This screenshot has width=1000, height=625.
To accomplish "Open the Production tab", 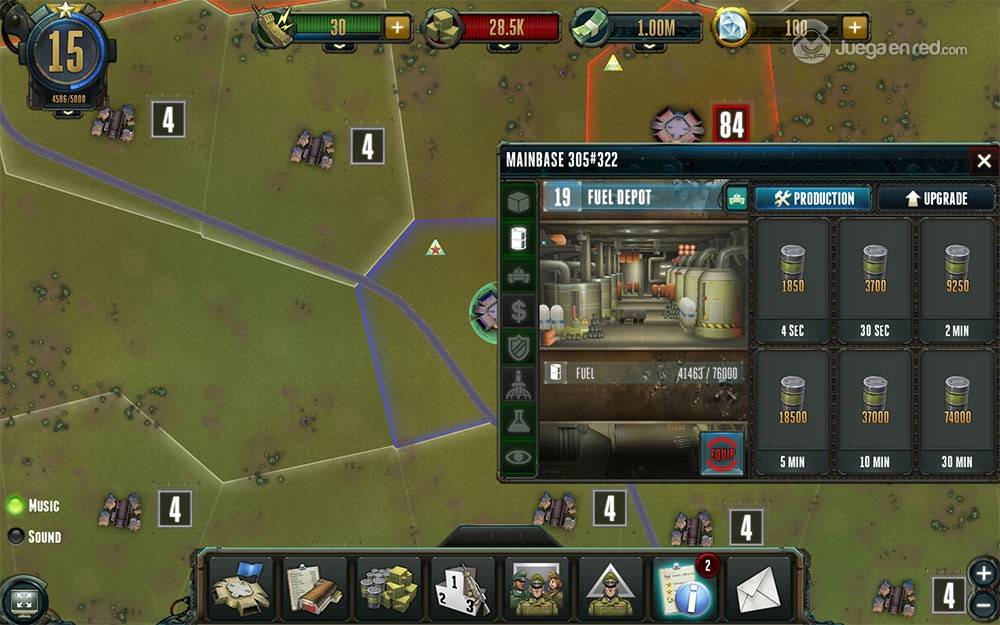I will pyautogui.click(x=813, y=198).
